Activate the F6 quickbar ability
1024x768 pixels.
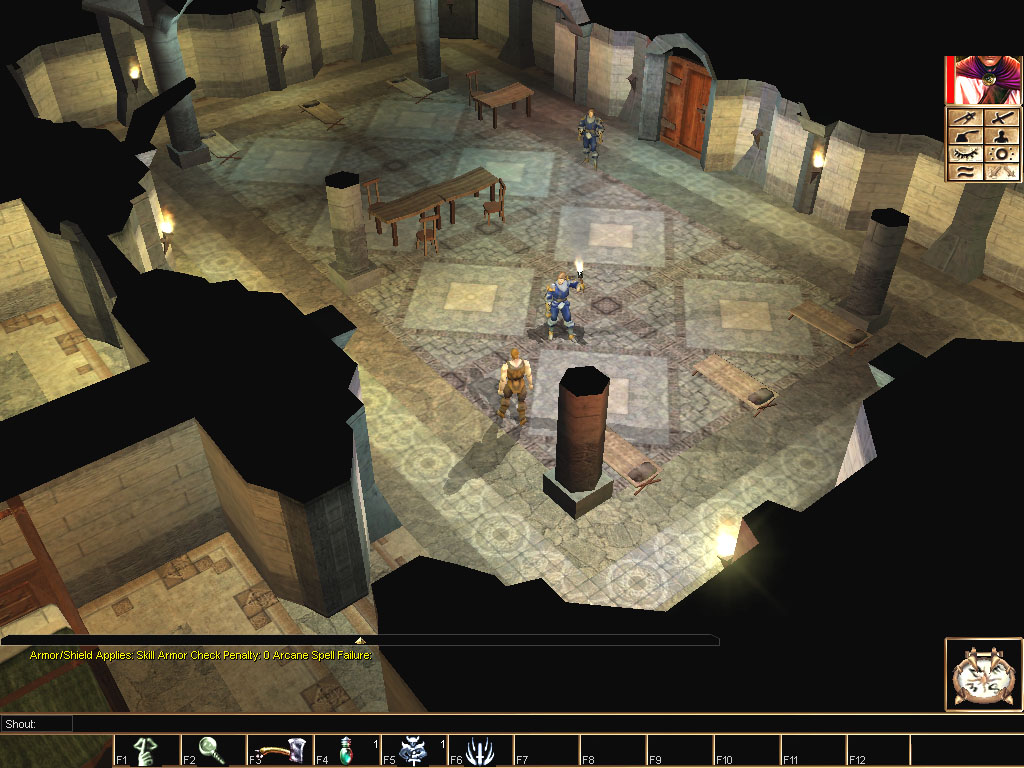pos(480,751)
